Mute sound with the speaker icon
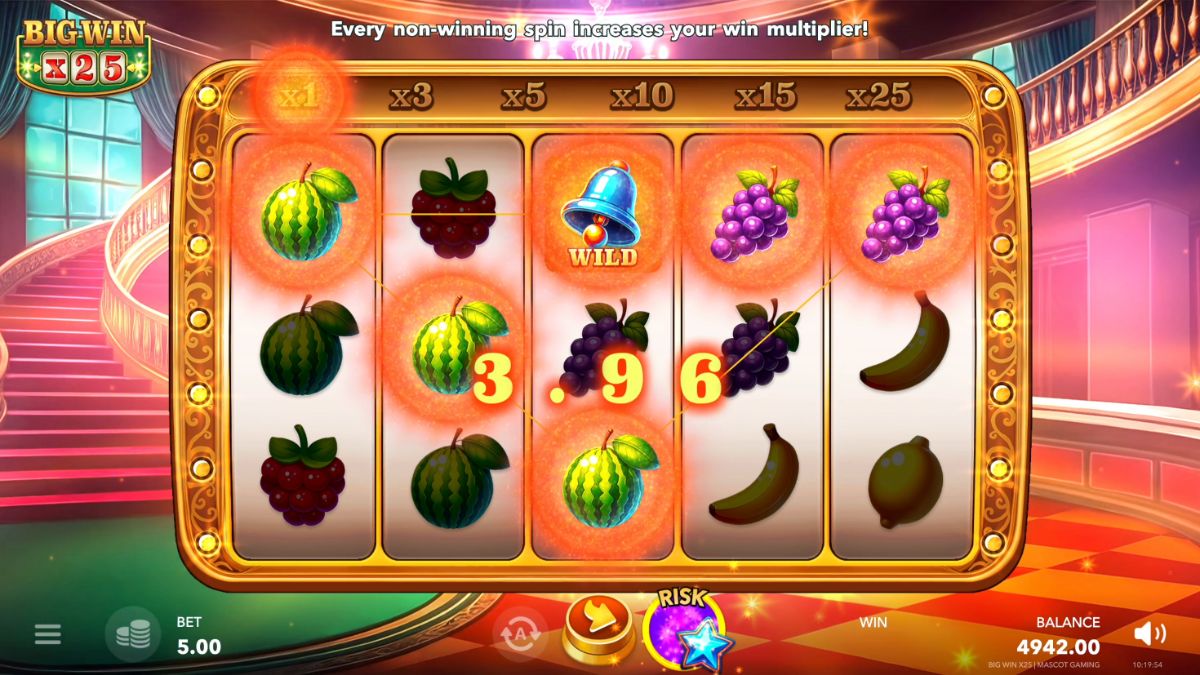Screen dimensions: 1200x675 (x=1151, y=633)
